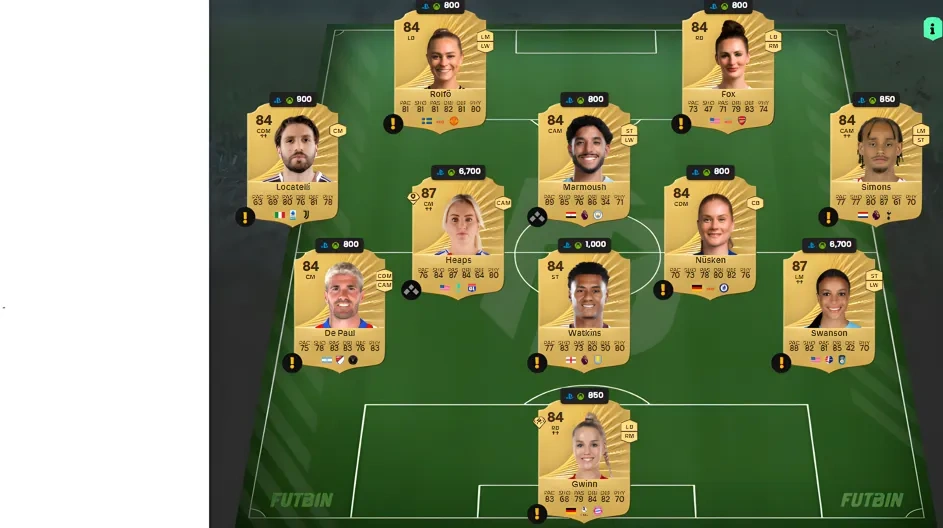Click the warning icon beside Locatelli
This screenshot has height=528, width=943.
pyautogui.click(x=245, y=217)
